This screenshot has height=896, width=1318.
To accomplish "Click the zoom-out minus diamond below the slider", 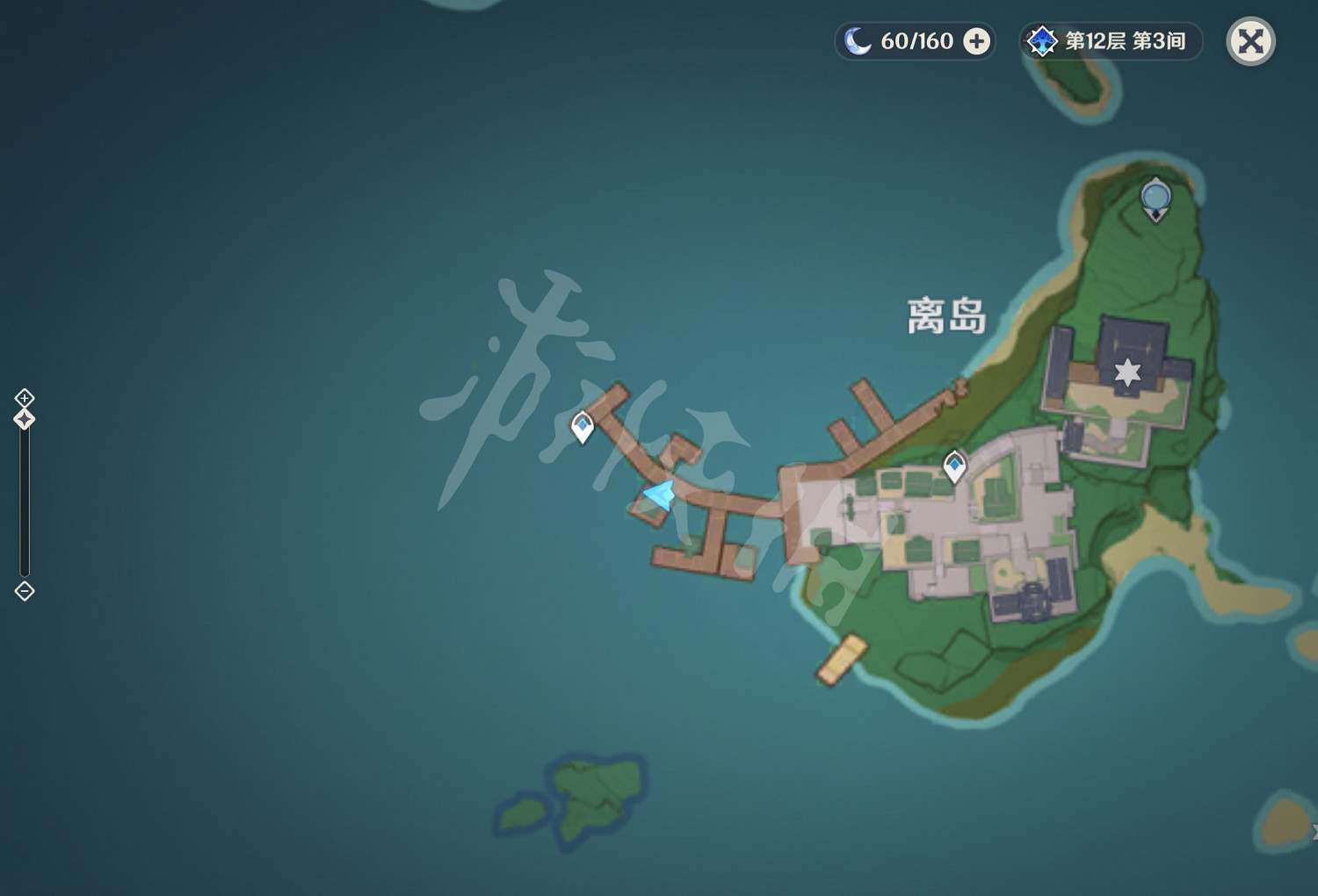I will point(23,591).
